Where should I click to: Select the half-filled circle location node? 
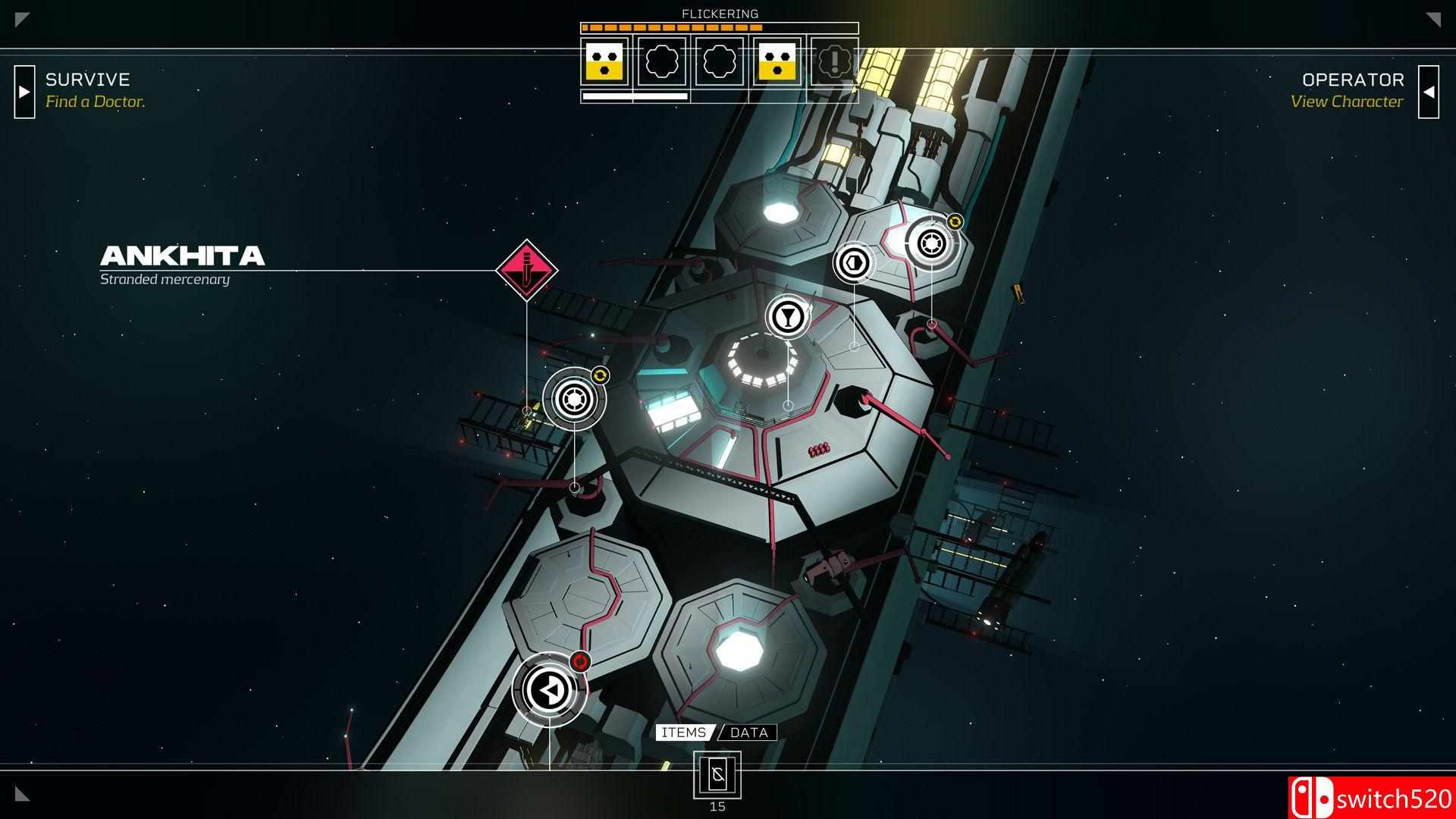[854, 262]
